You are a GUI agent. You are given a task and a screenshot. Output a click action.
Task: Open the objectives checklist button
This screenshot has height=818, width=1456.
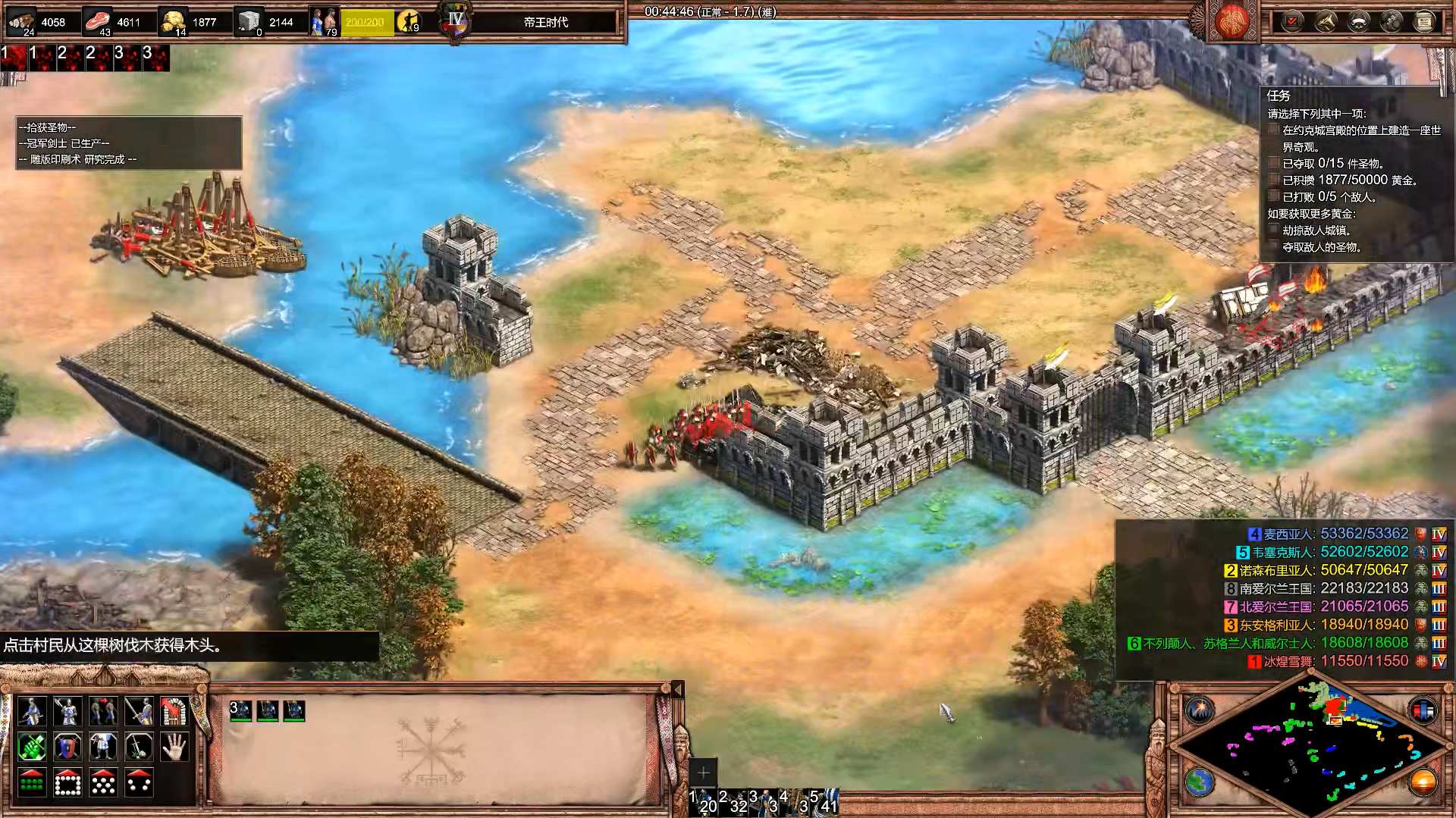pyautogui.click(x=1292, y=21)
